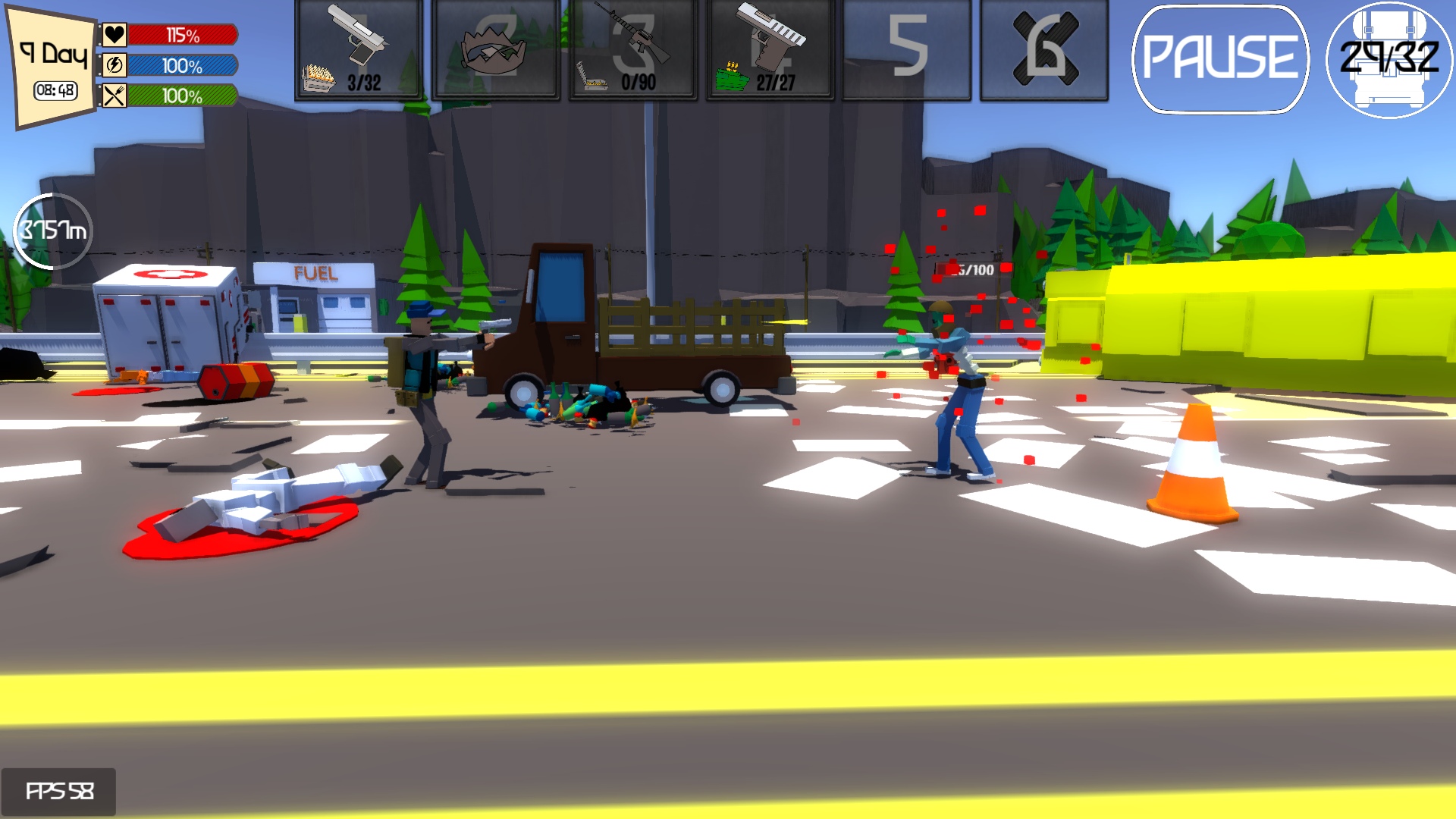This screenshot has width=1456, height=819.
Task: Click the blue 100% energy bar
Action: (x=182, y=66)
